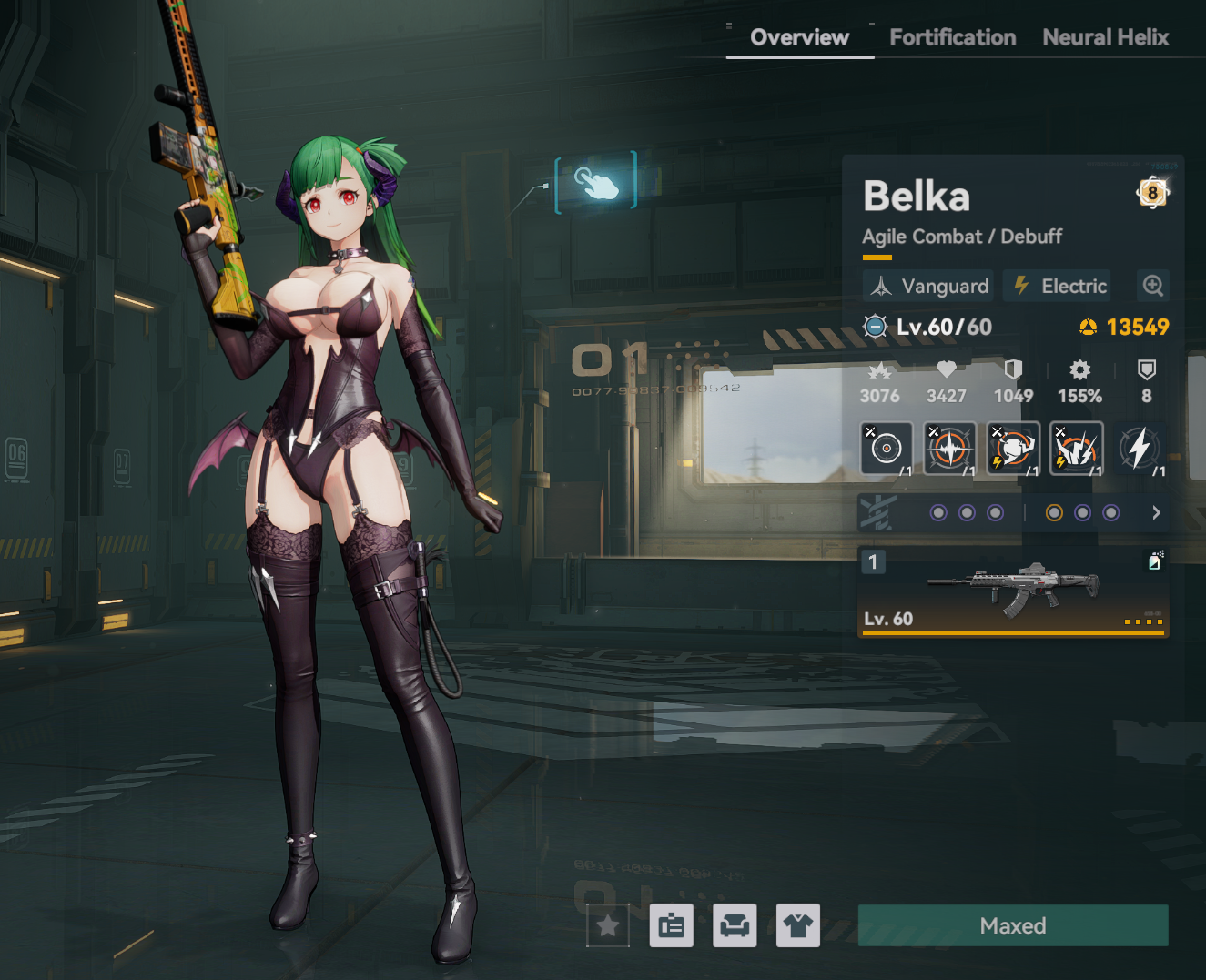The height and width of the screenshot is (980, 1206).
Task: Open the Neural Helix tab
Action: click(1105, 37)
